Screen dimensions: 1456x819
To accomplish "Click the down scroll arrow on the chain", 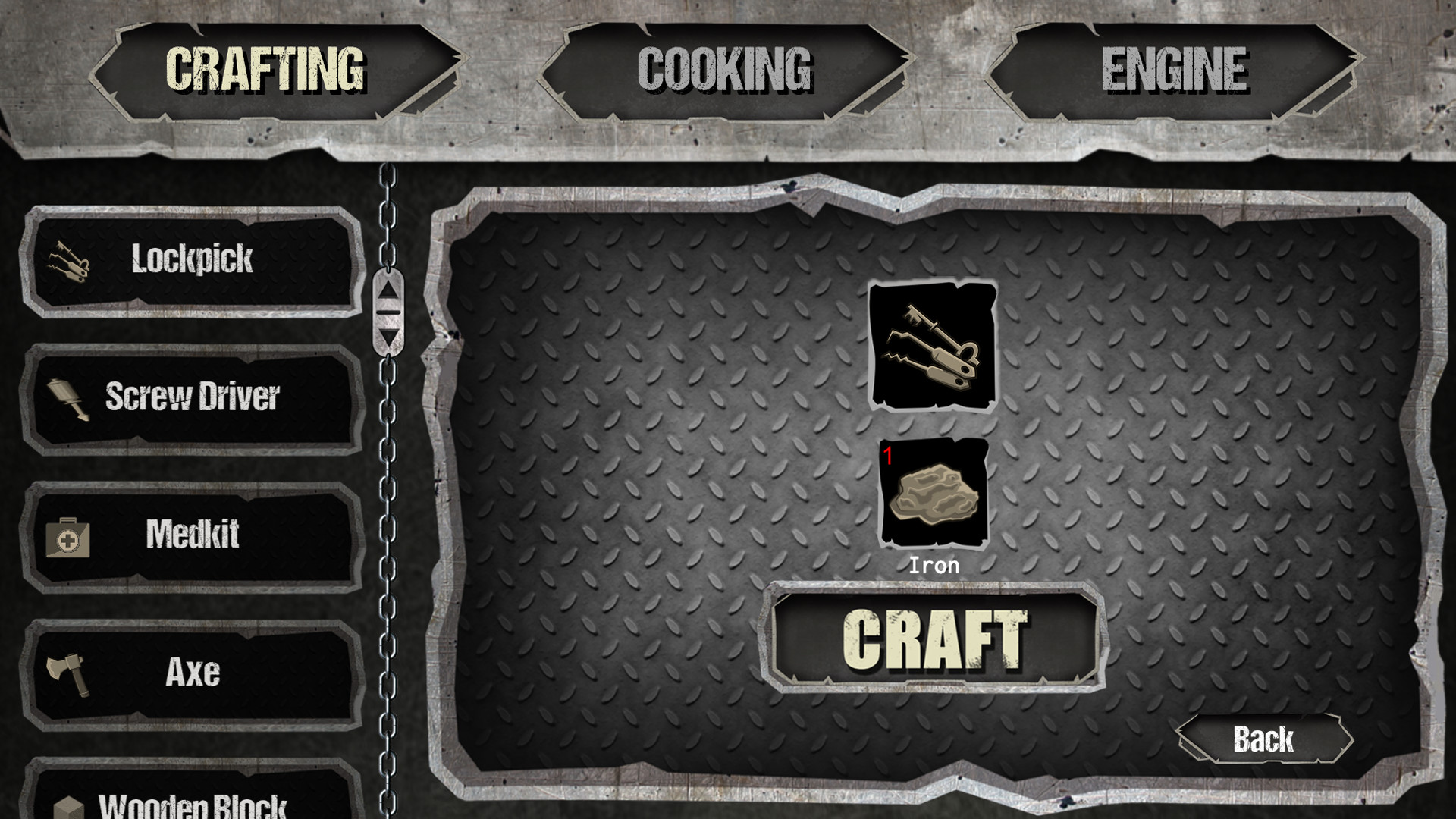I will click(389, 337).
